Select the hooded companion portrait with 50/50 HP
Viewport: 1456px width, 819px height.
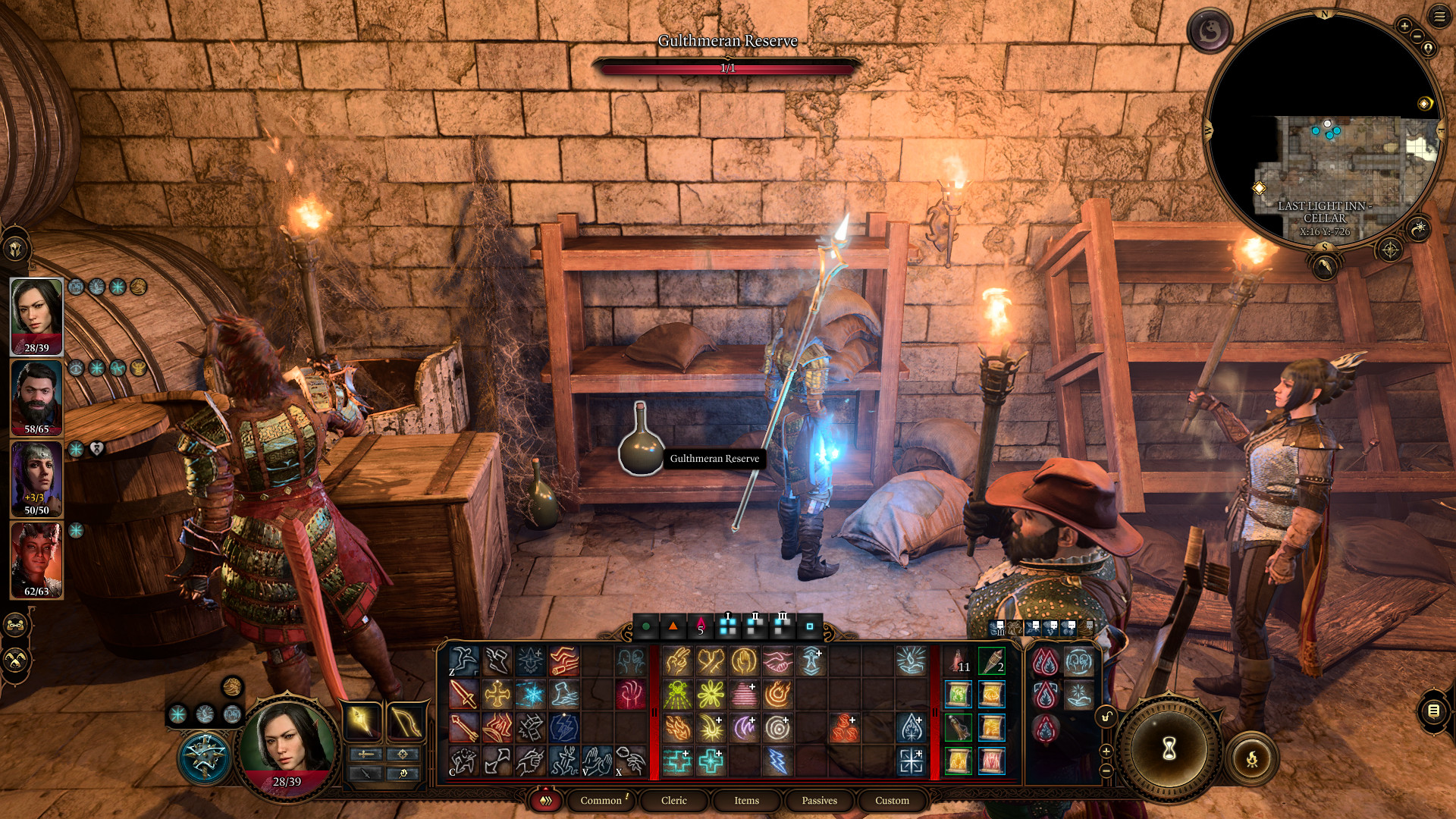[36, 479]
